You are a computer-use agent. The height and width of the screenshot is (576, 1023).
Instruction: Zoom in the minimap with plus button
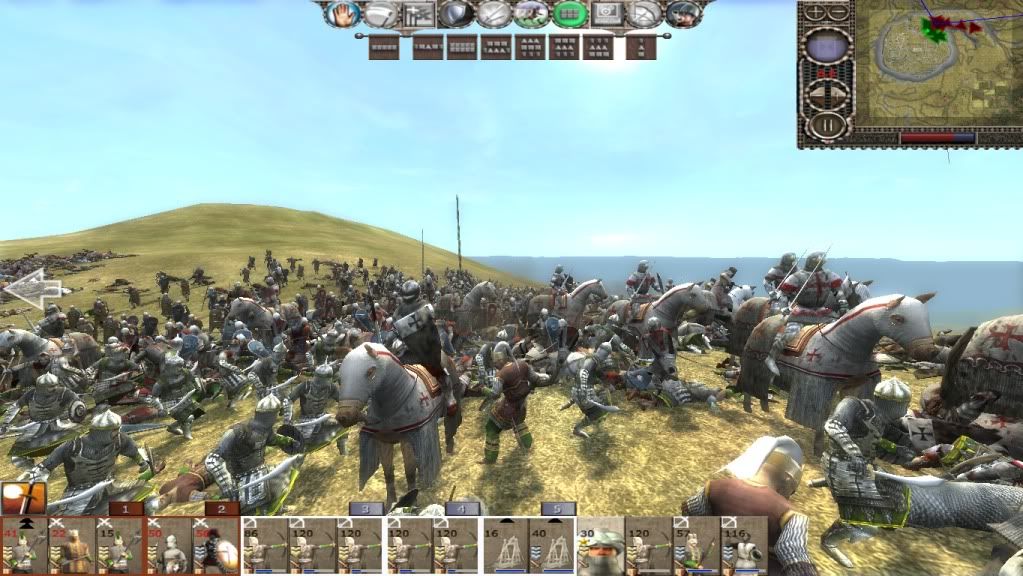coord(814,13)
